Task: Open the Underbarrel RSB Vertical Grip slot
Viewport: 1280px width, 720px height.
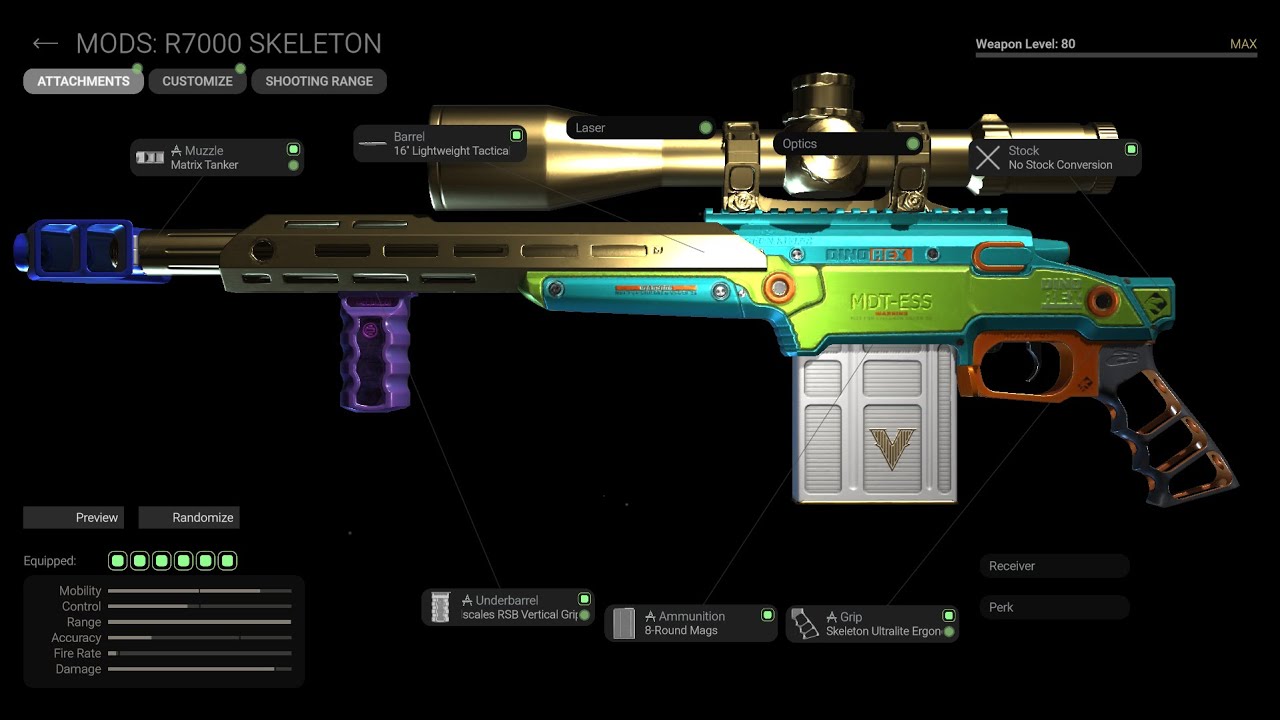Action: [507, 607]
